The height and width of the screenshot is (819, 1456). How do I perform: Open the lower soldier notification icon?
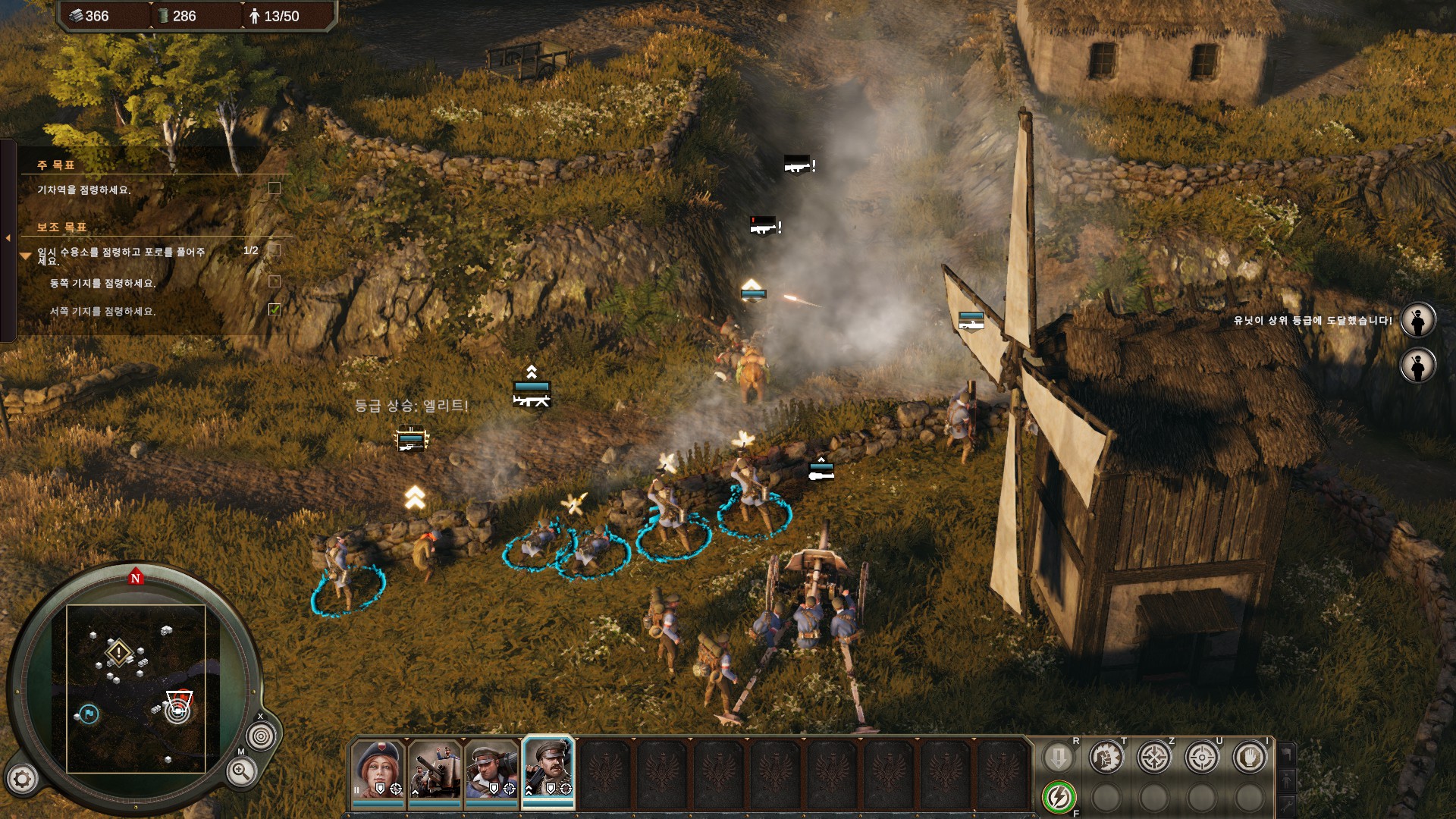point(1417,366)
